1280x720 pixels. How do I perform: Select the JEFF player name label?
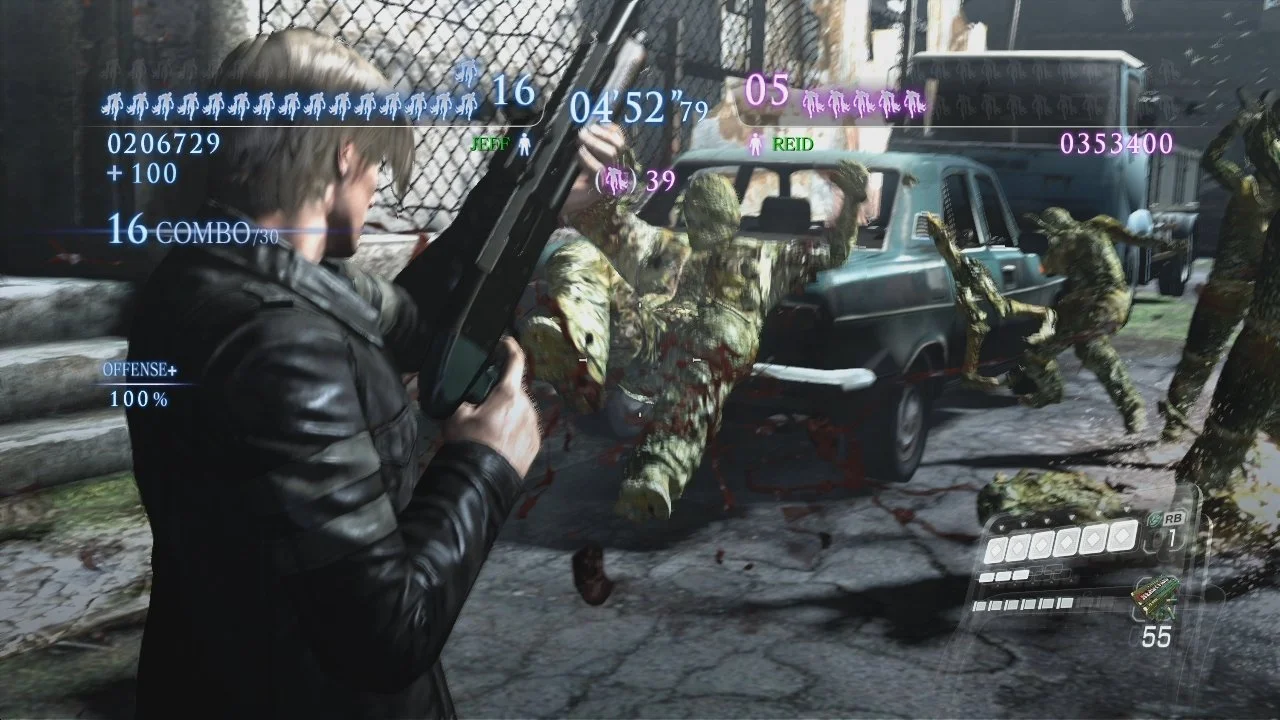[x=492, y=144]
